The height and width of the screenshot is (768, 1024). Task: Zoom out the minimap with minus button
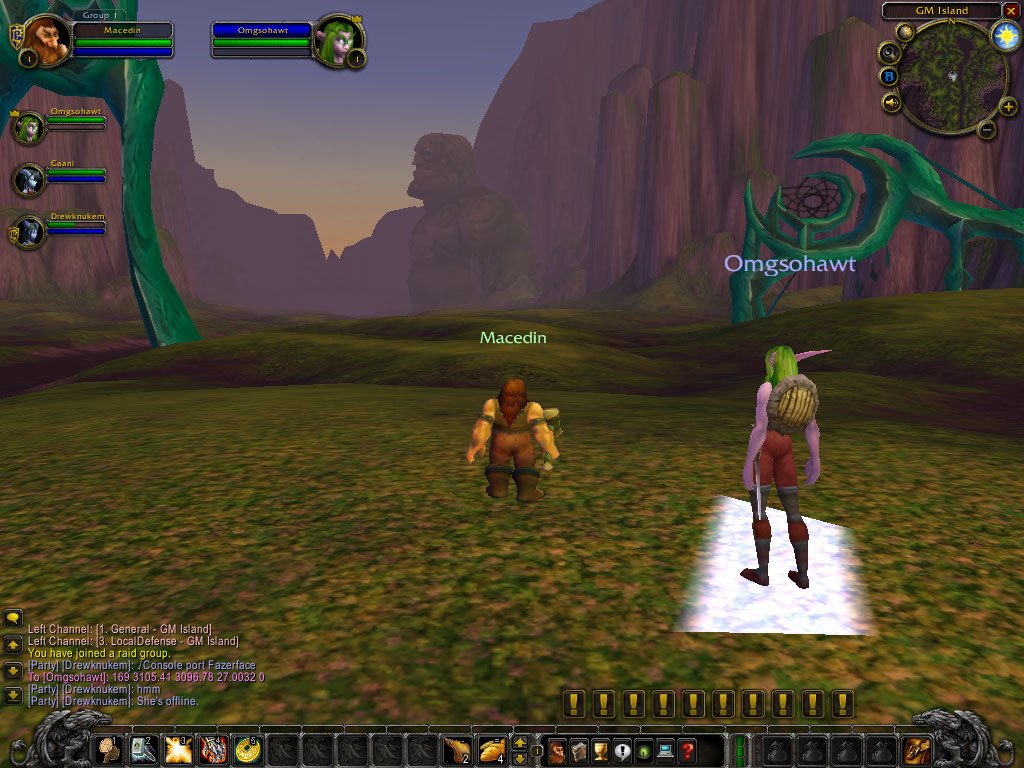(x=986, y=128)
